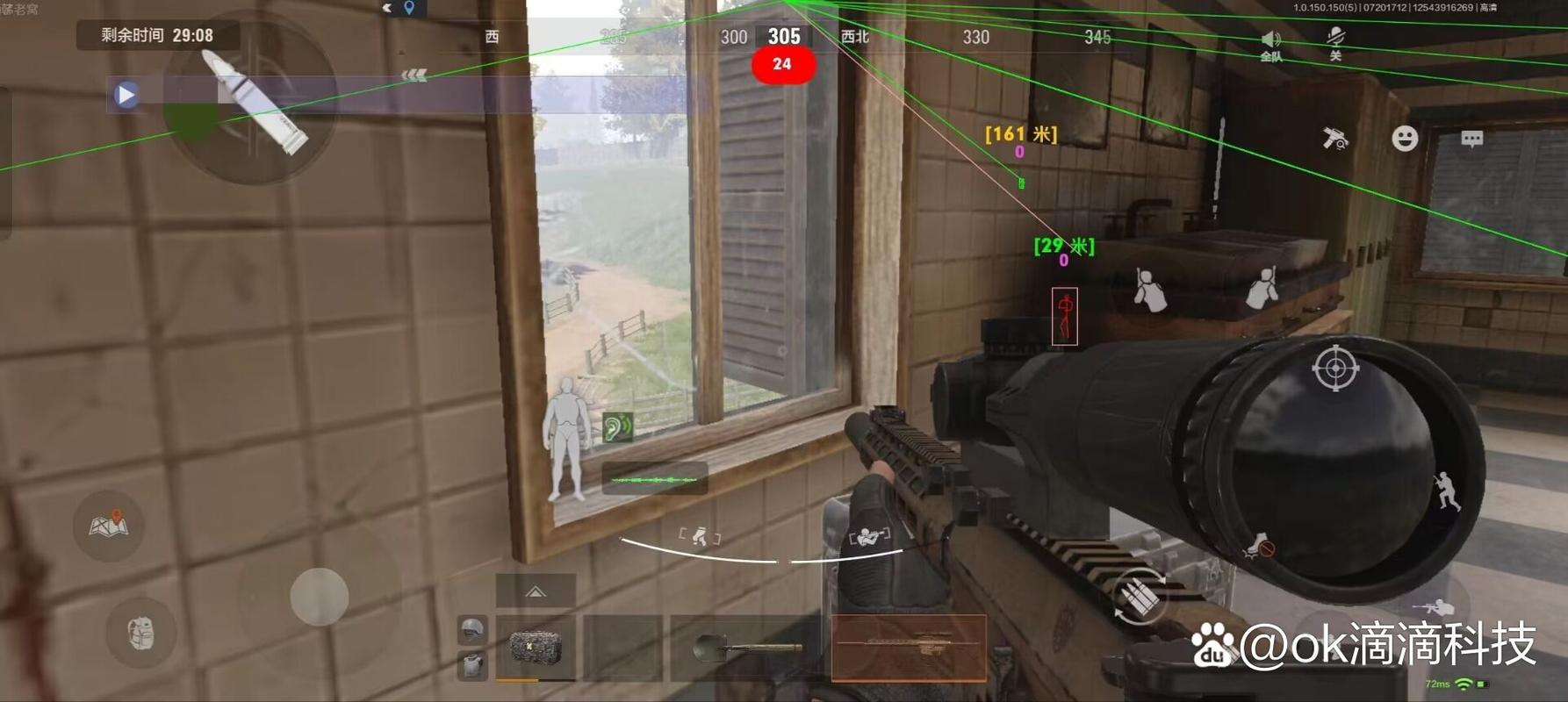Screen dimensions: 1568x702
Task: Select the shovel melee slot
Action: [x=747, y=649]
